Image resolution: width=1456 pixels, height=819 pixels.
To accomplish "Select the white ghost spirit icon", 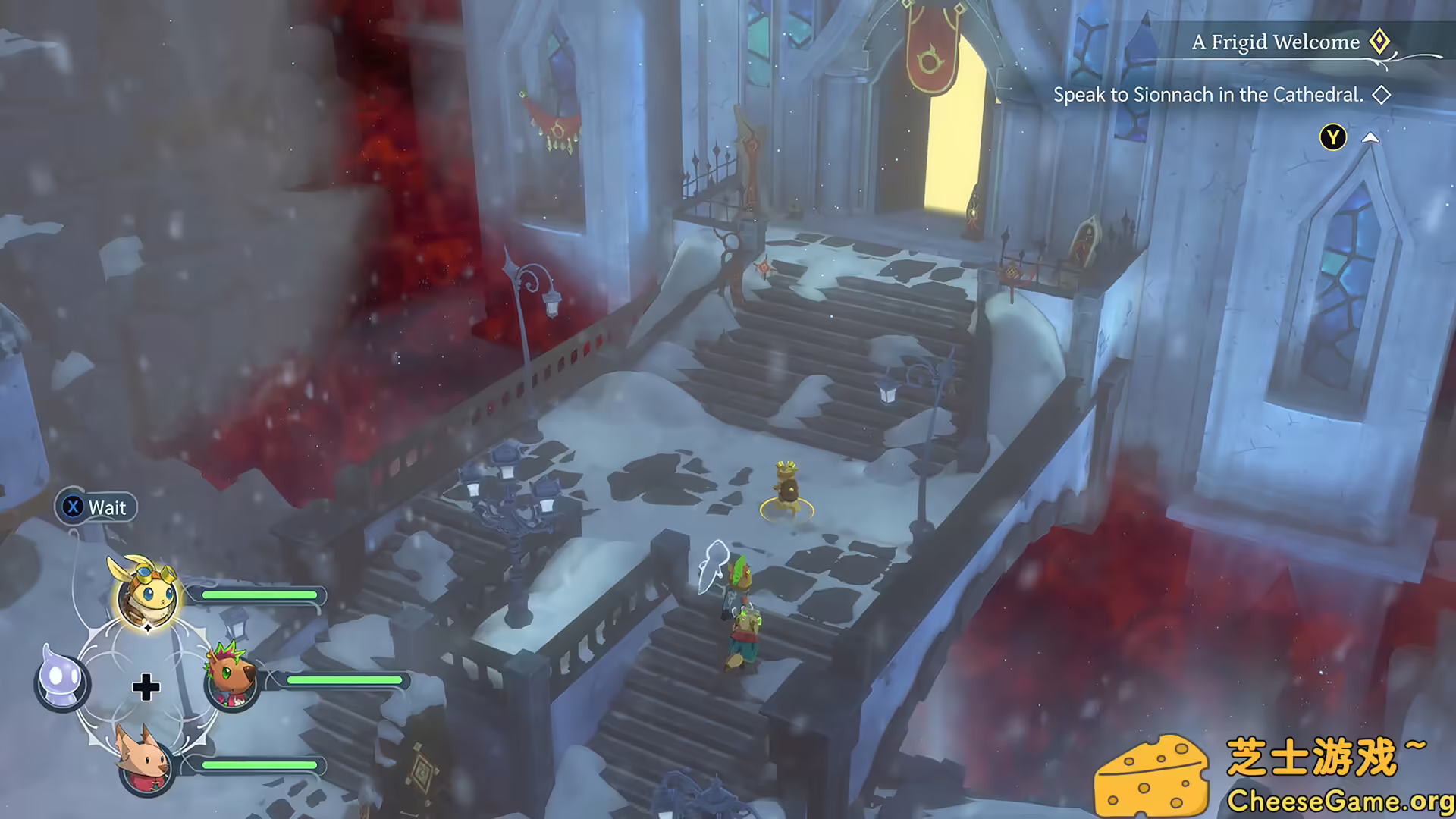I will click(x=62, y=677).
